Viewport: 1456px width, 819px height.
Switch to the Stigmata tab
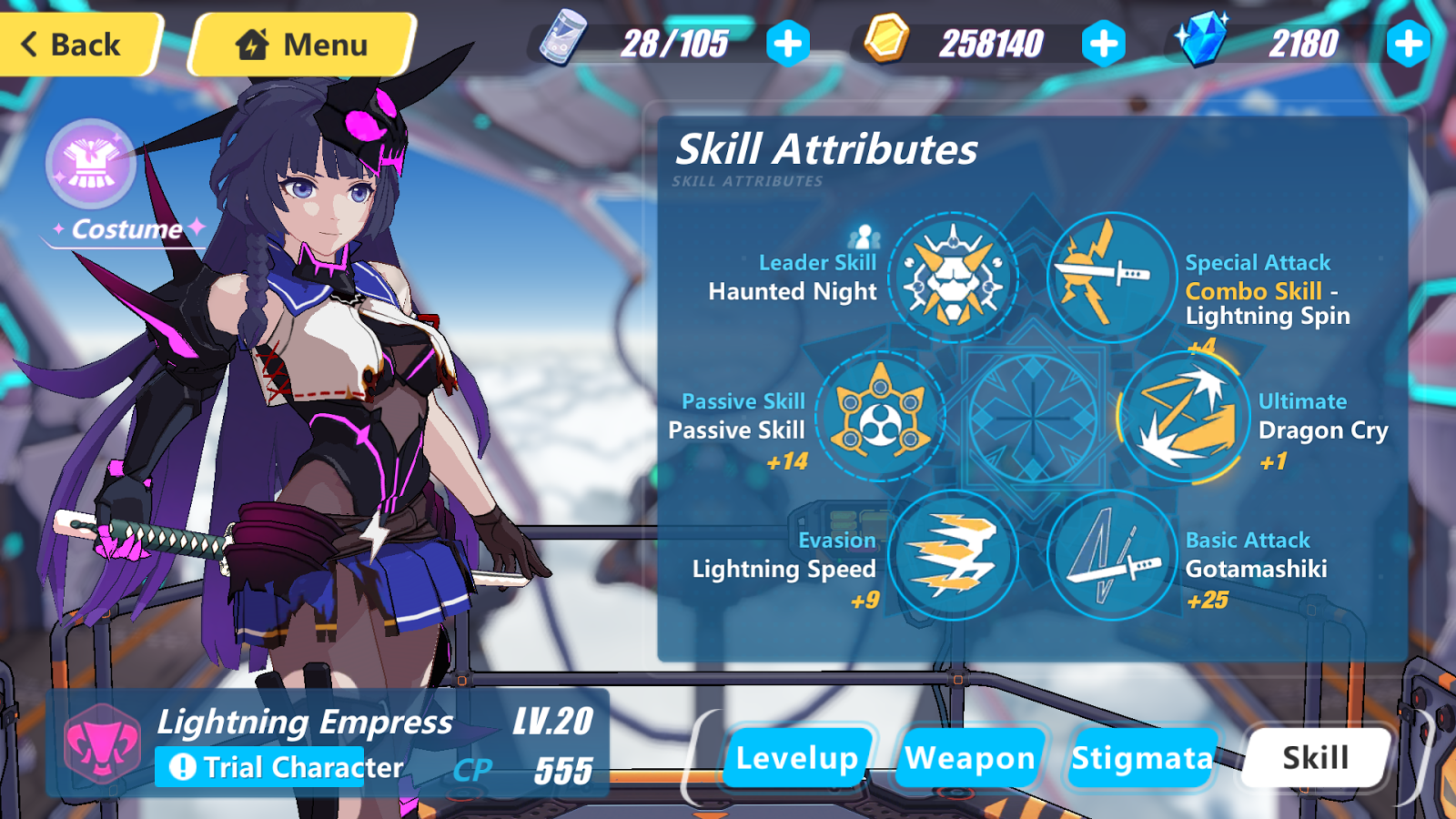click(x=1140, y=756)
